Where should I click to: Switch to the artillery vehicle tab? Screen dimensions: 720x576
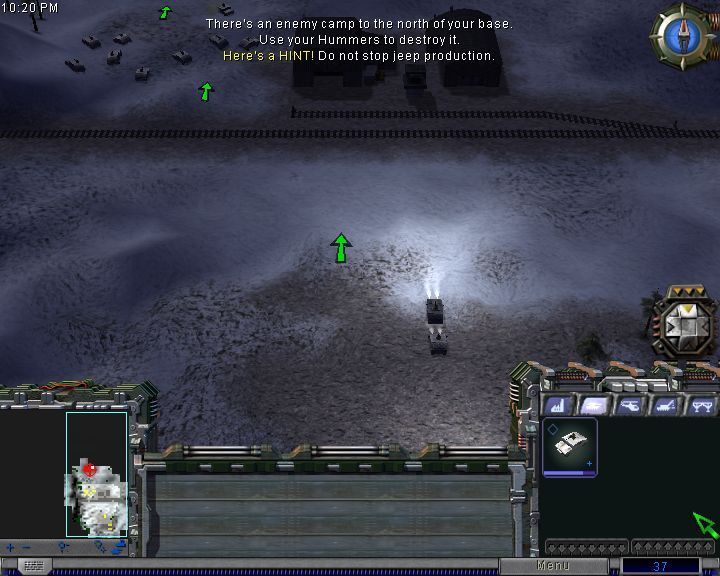[664, 405]
